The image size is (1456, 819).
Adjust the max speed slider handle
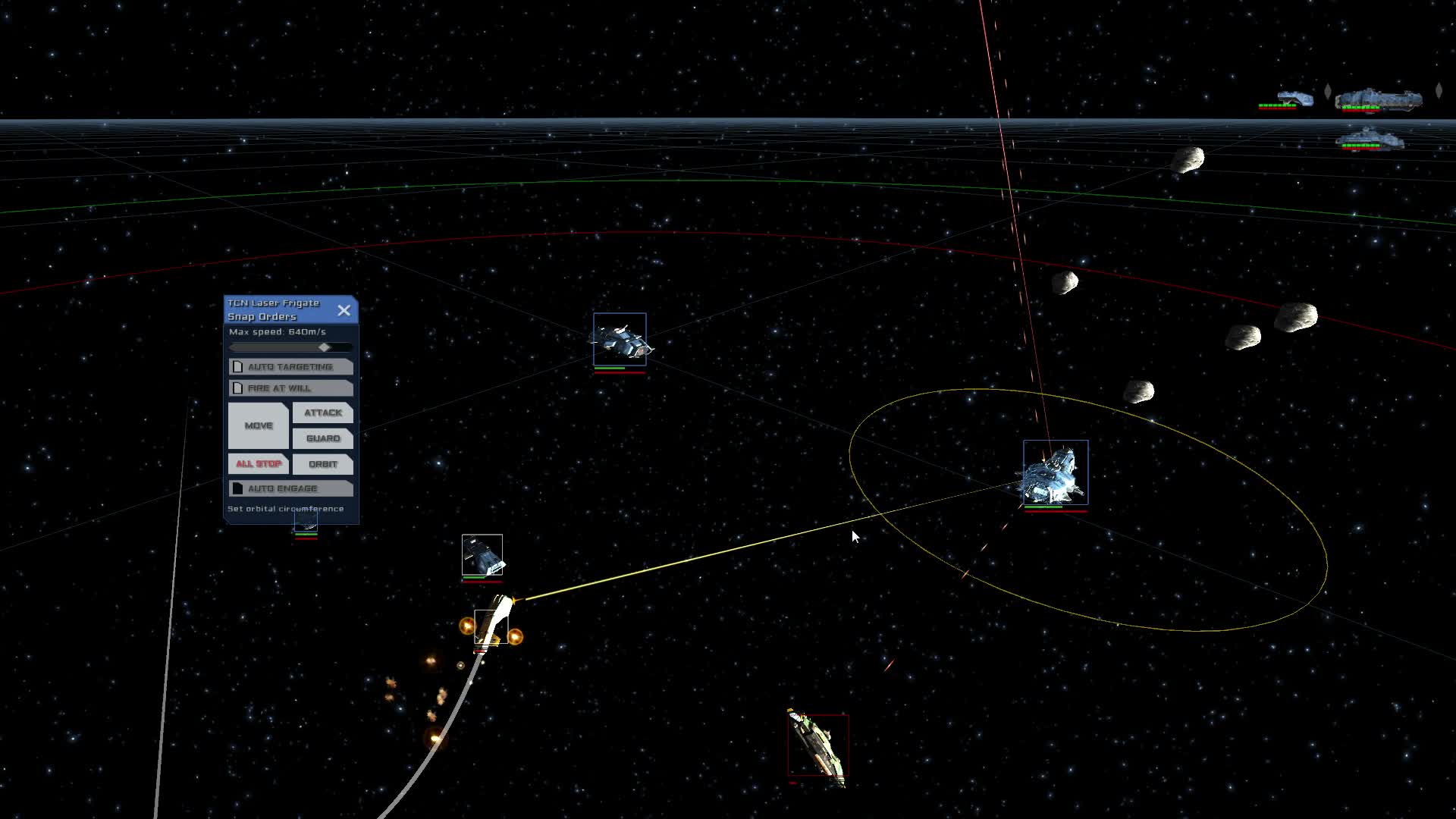(x=325, y=347)
